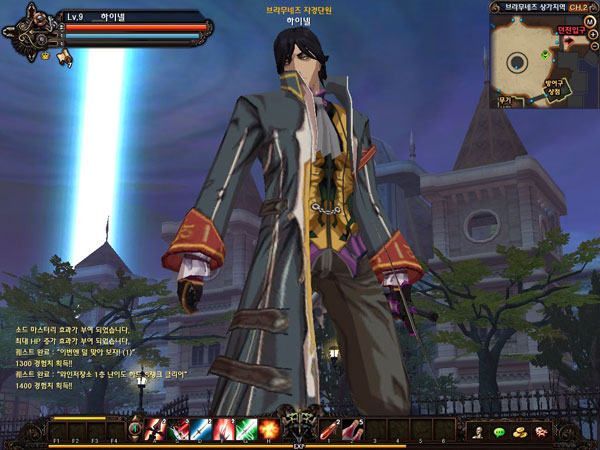Open the chat speech bubble icon
Image resolution: width=600 pixels, height=450 pixels.
pos(499,431)
